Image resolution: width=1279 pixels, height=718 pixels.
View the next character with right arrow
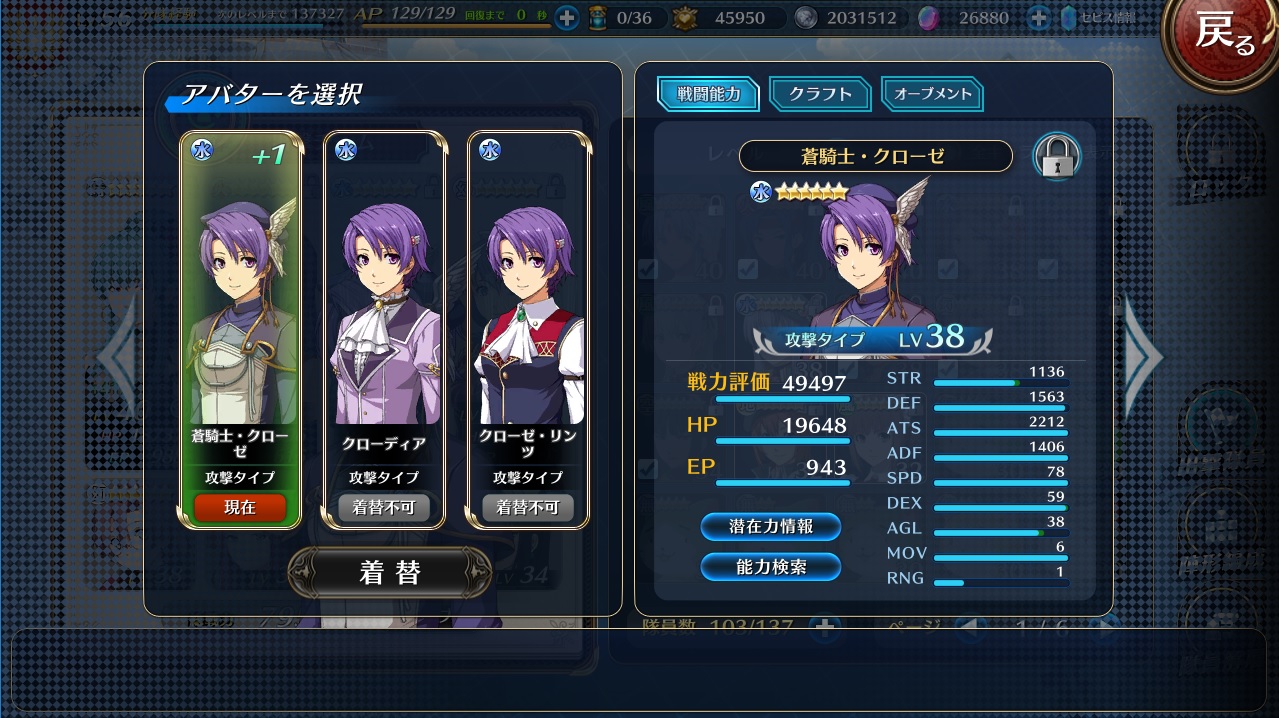1143,355
